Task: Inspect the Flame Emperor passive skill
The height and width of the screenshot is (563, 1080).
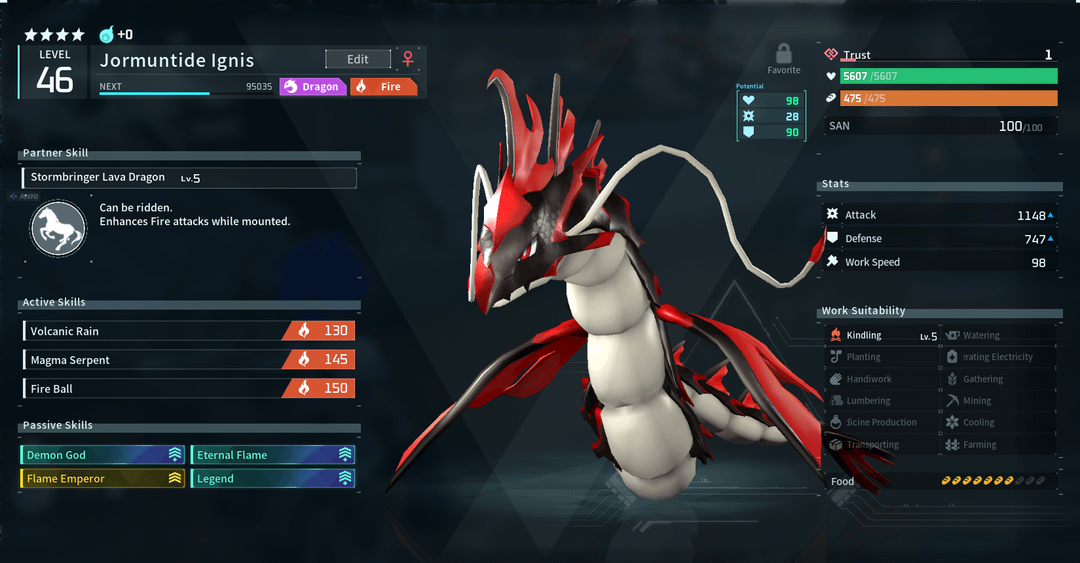Action: [103, 479]
